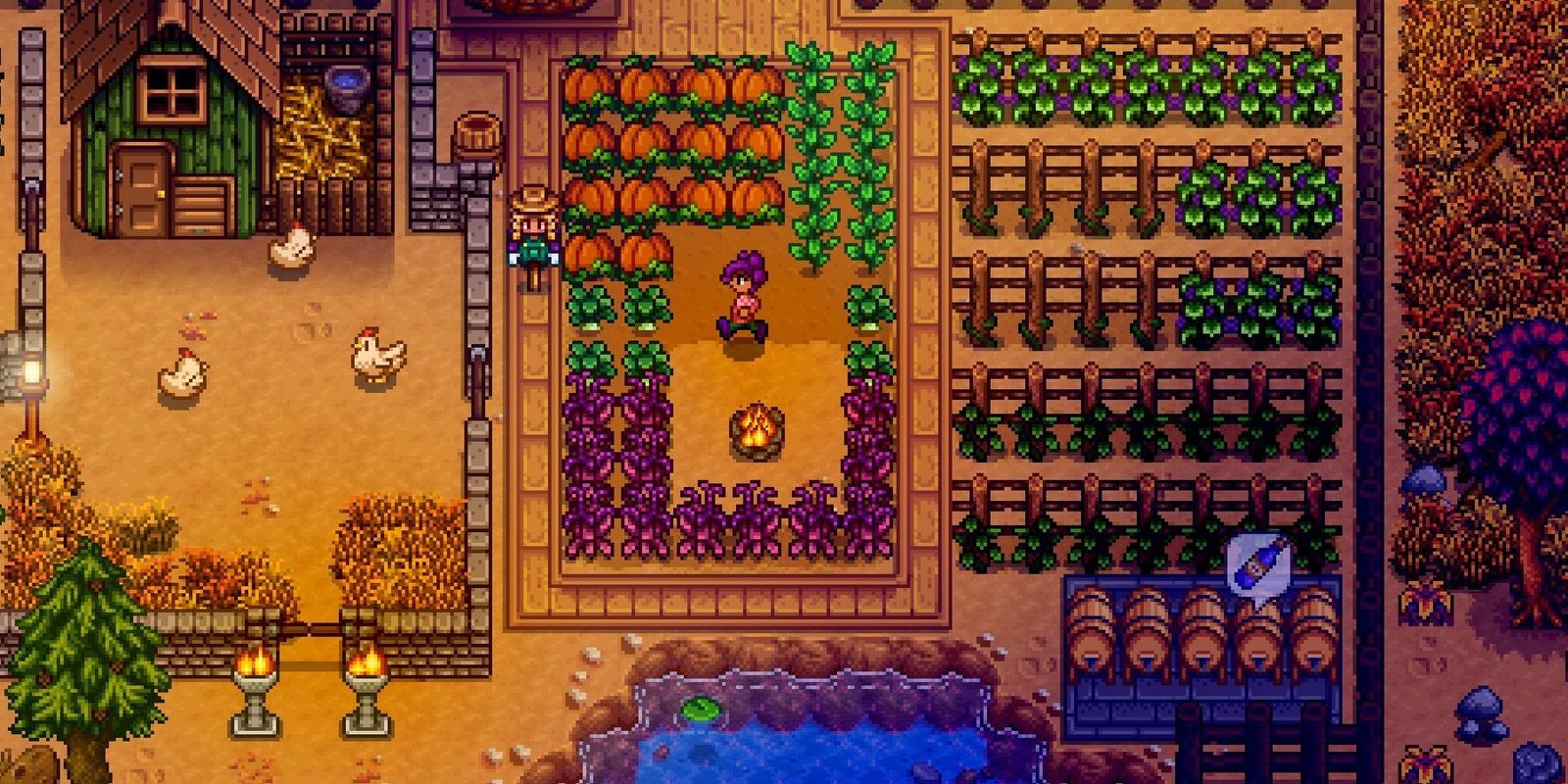Viewport: 1568px width, 784px height.
Task: Click the wine-ready bubble above the keg
Action: coord(1259,563)
